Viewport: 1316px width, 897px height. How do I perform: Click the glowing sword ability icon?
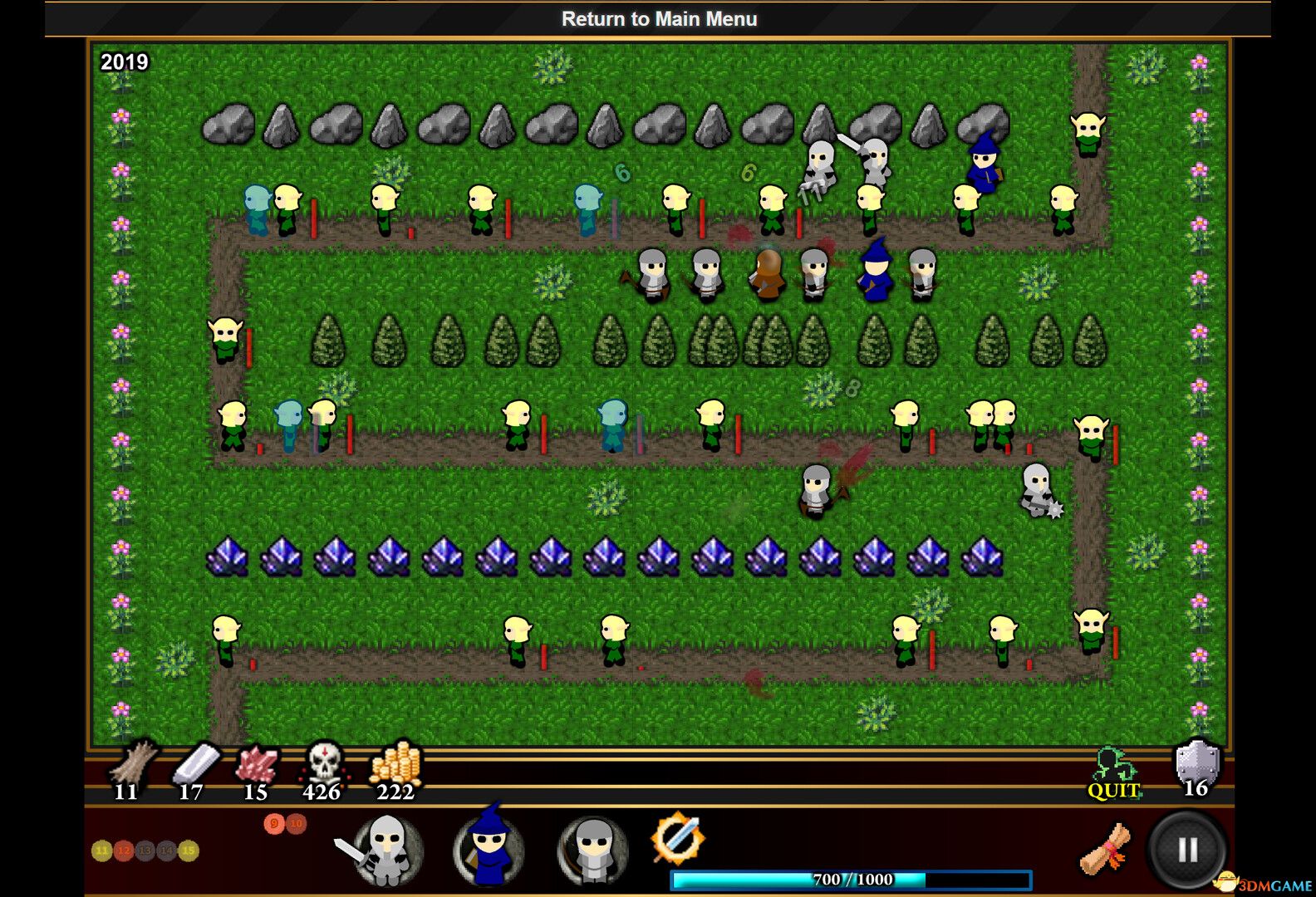[x=680, y=841]
